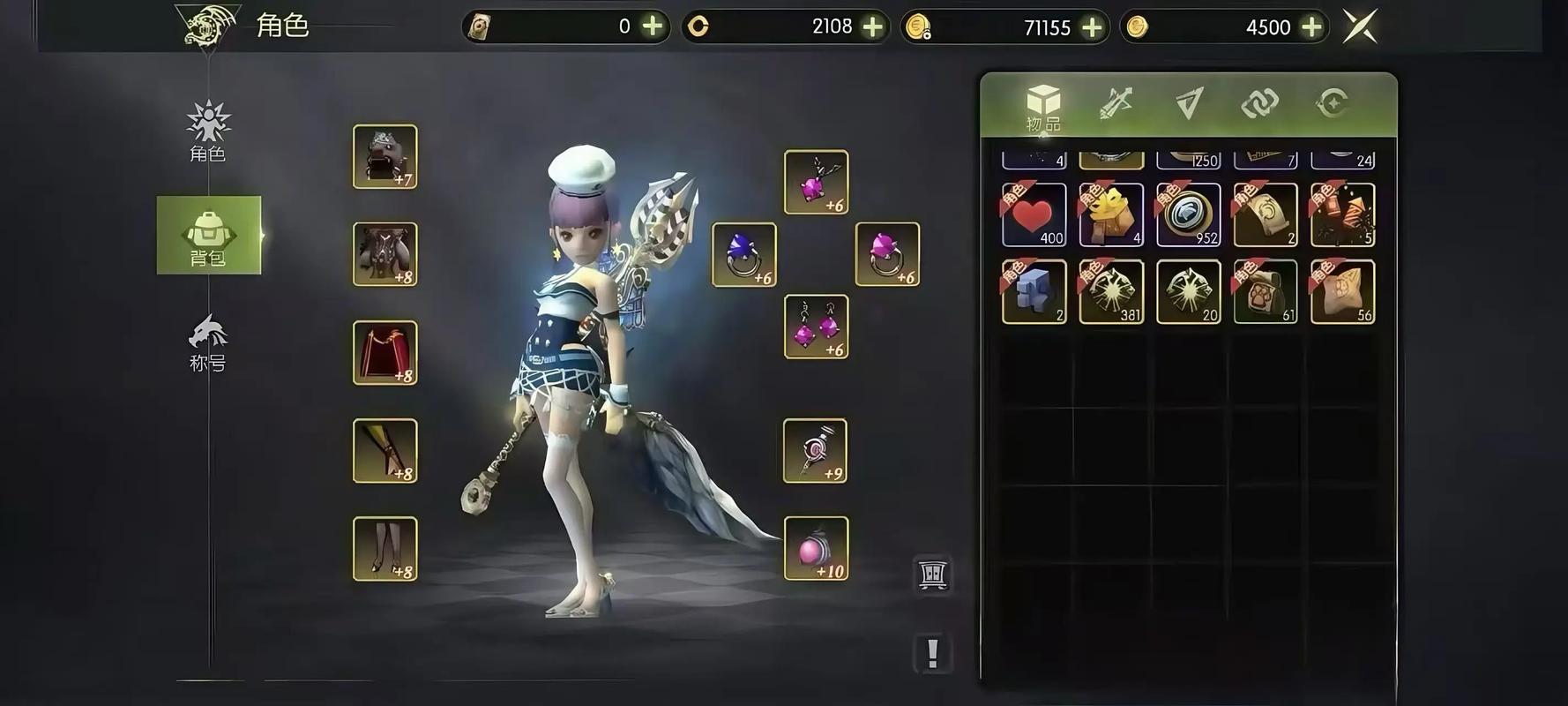Choose the blue cube item in inventory
This screenshot has width=1568, height=706.
pos(1034,291)
